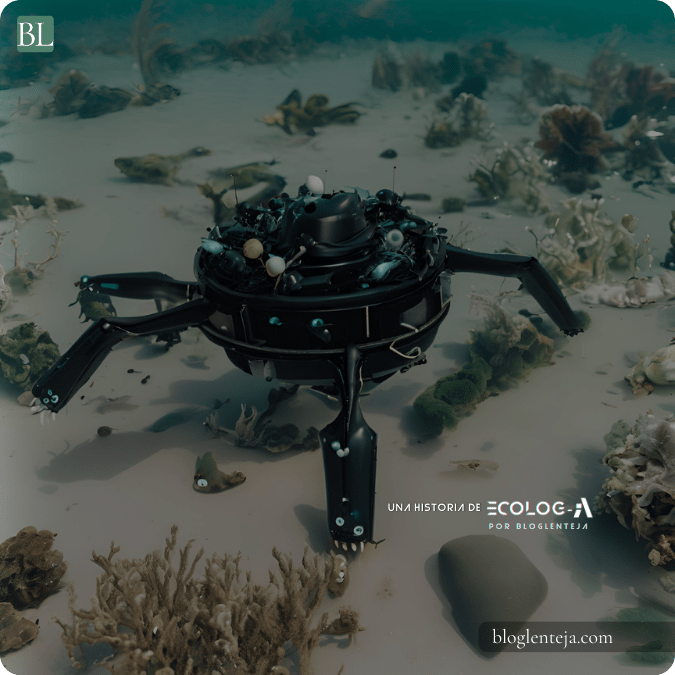
Task: Click the BL logo badge
Action: [35, 35]
